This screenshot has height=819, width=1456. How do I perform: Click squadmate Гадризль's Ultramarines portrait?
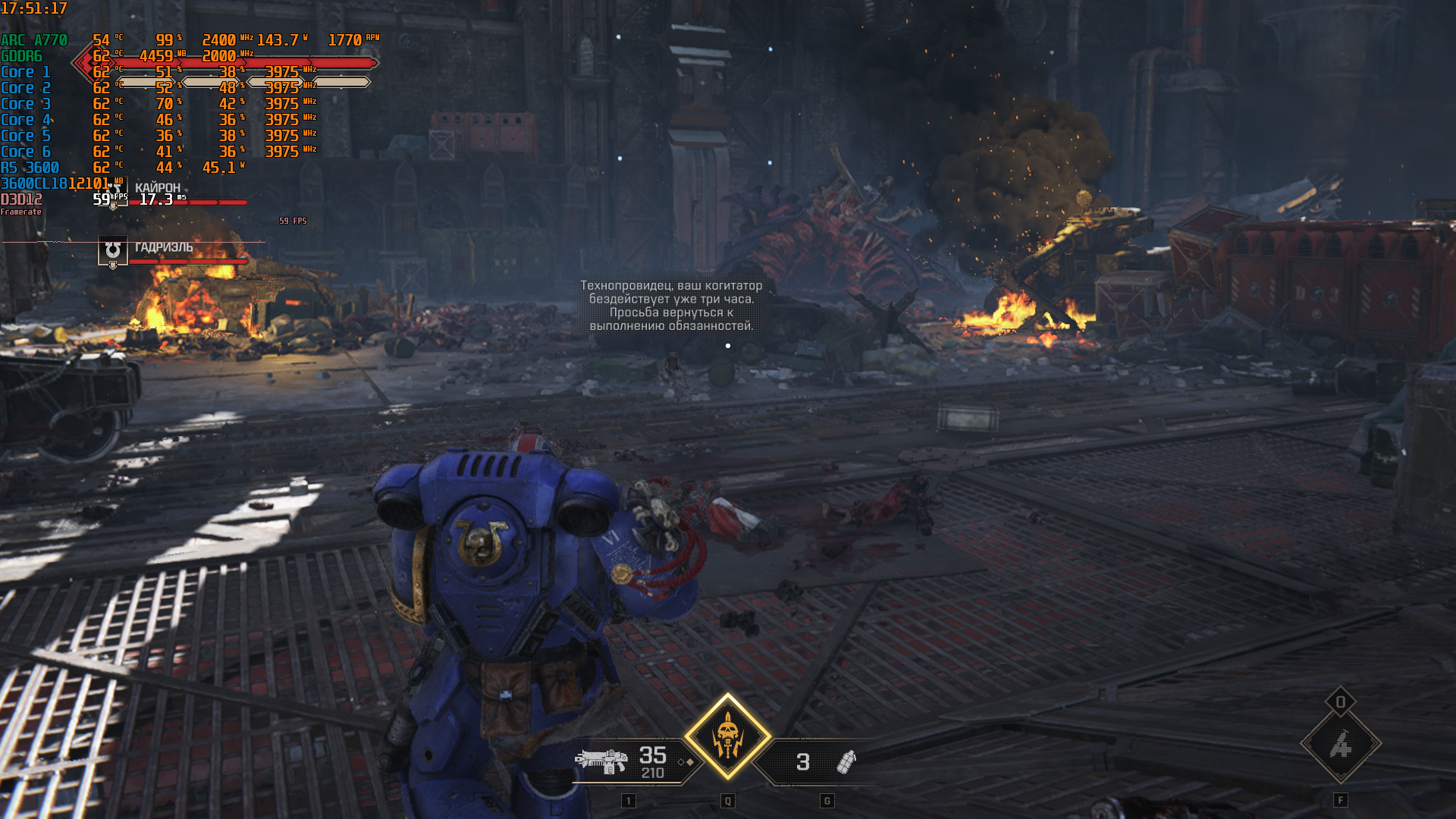[x=113, y=250]
